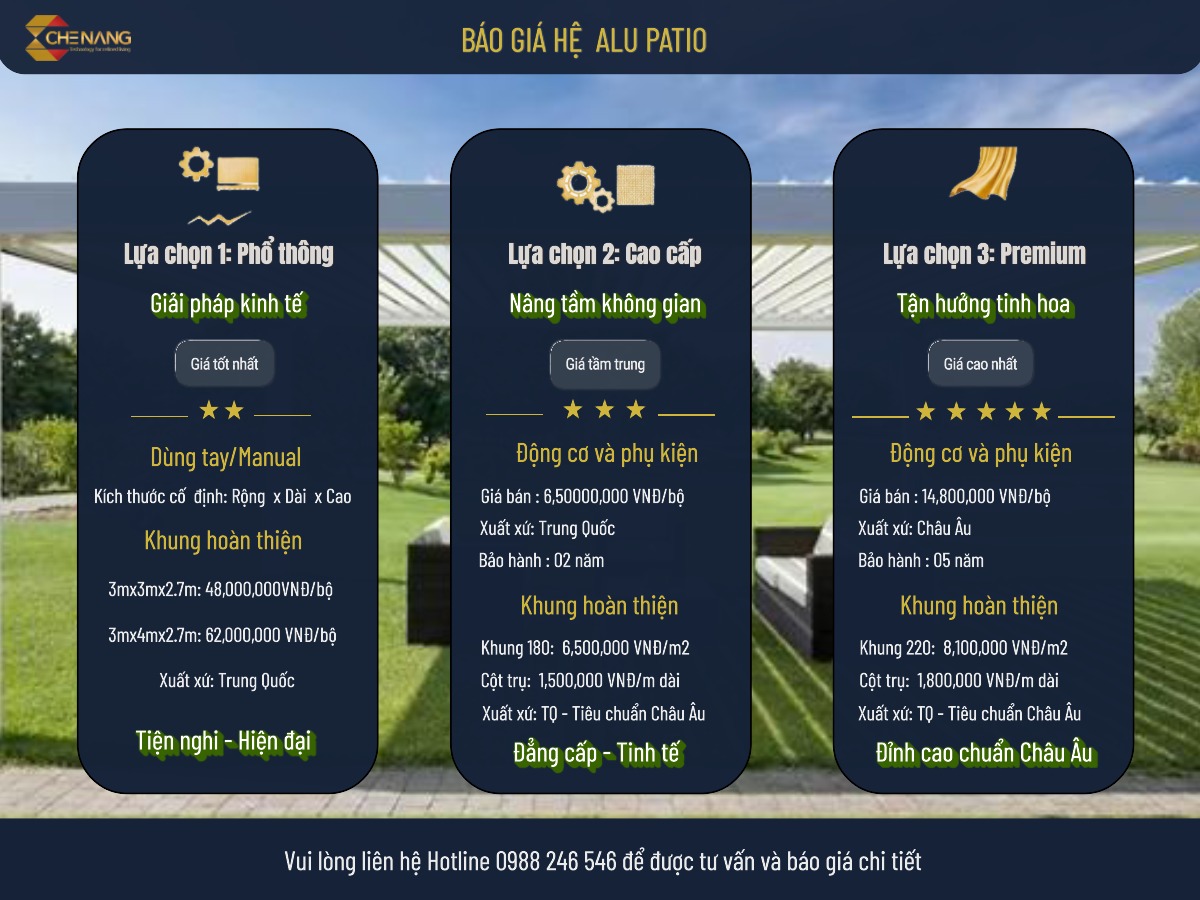1200x900 pixels.
Task: Click the "Giá tốt nhất" button
Action: tap(224, 364)
